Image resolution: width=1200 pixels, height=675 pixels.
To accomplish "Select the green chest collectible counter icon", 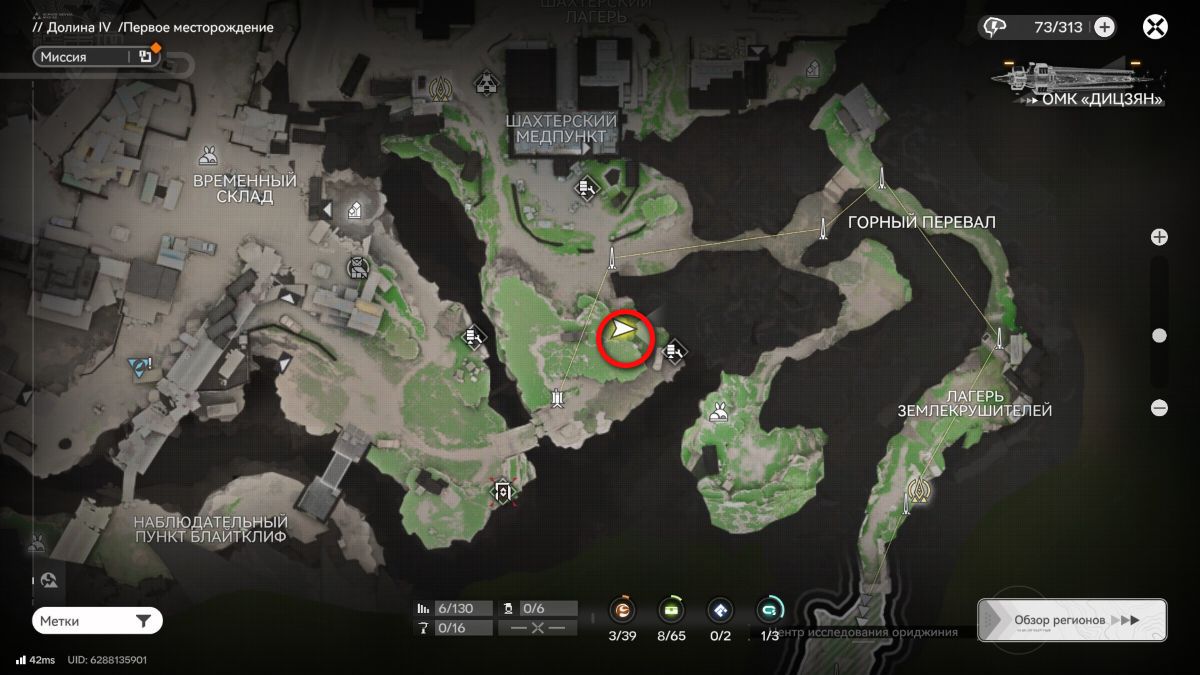I will tap(670, 610).
